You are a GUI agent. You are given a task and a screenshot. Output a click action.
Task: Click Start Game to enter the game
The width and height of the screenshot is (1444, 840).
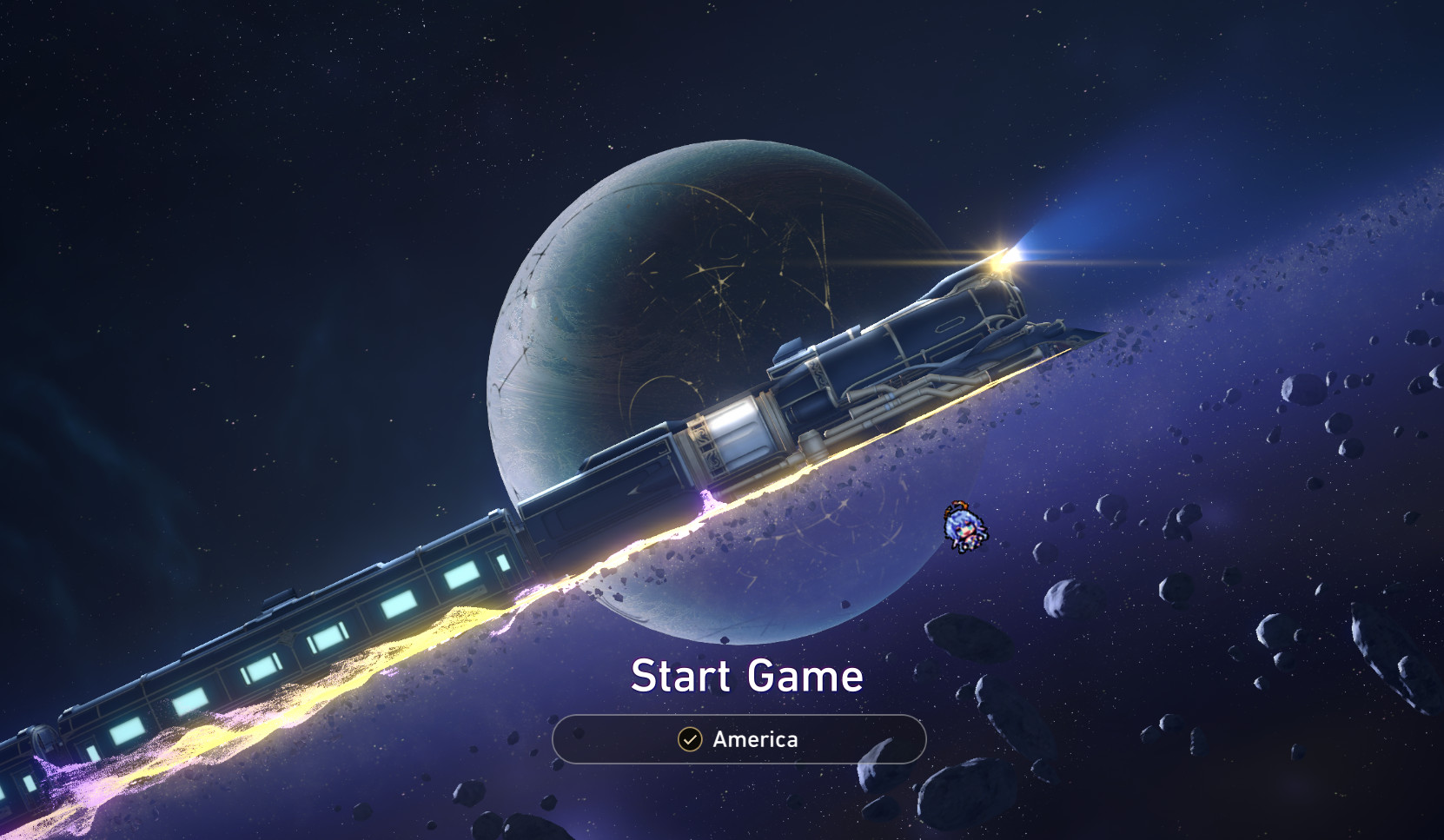748,676
